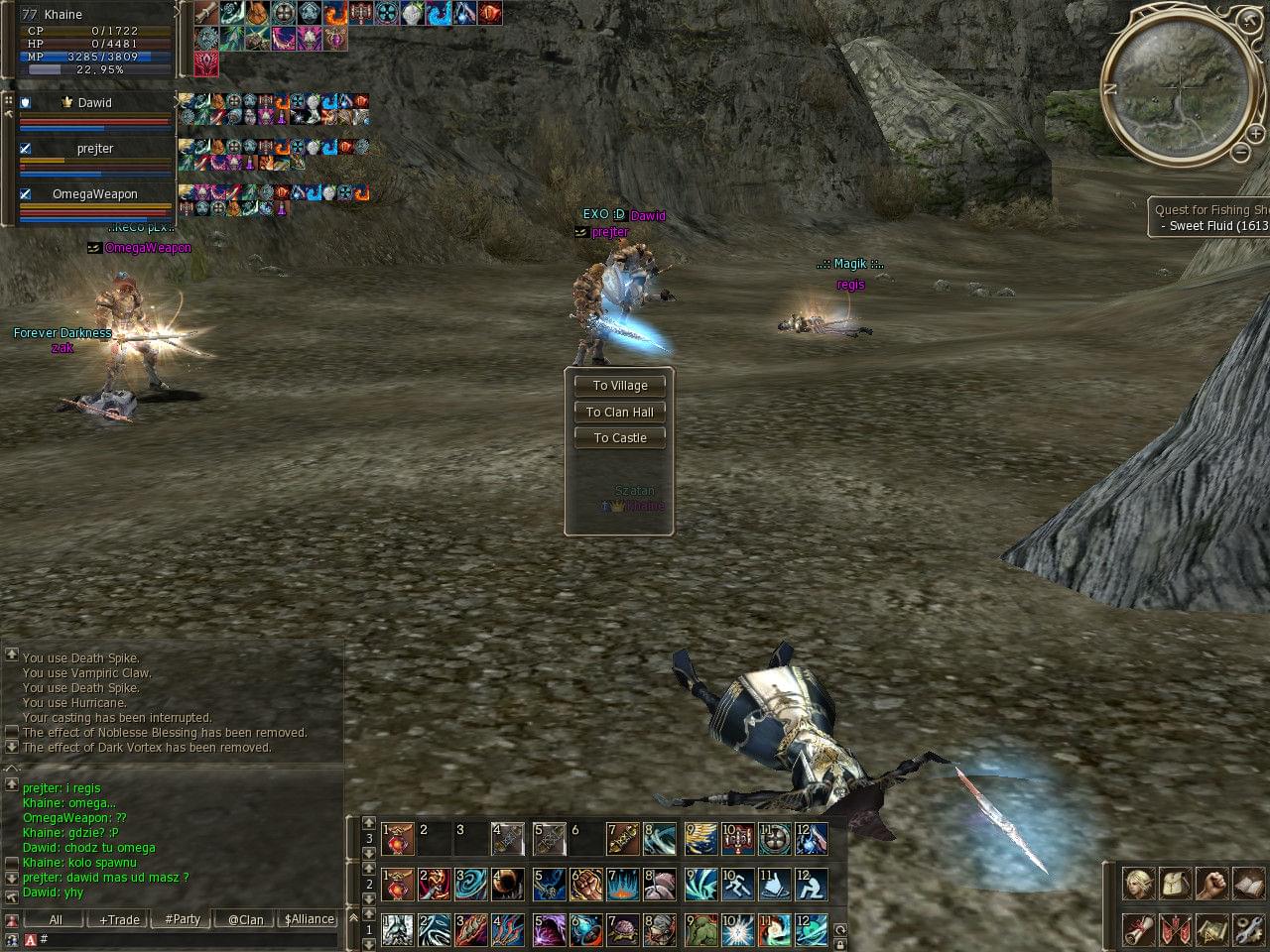Select party member Dawid

point(95,103)
